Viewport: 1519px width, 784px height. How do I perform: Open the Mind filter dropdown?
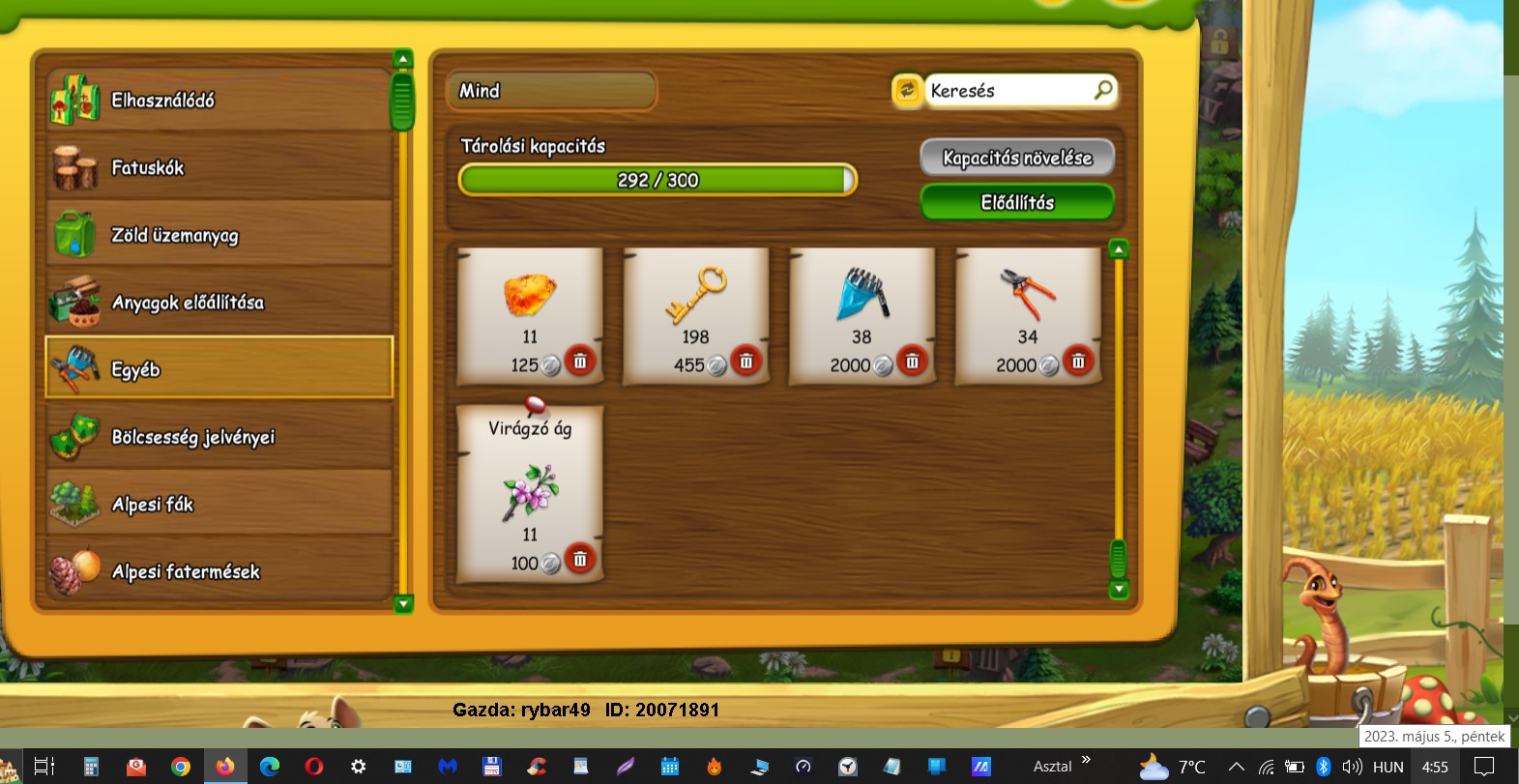coord(551,91)
